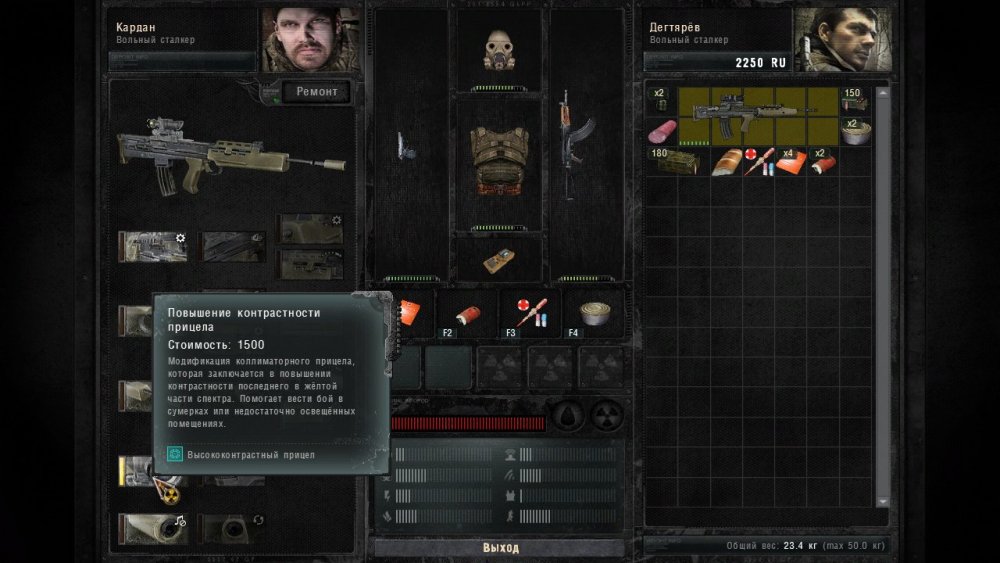This screenshot has width=1000, height=563.
Task: Choose the F2 canned meat quick slot
Action: coord(465,314)
